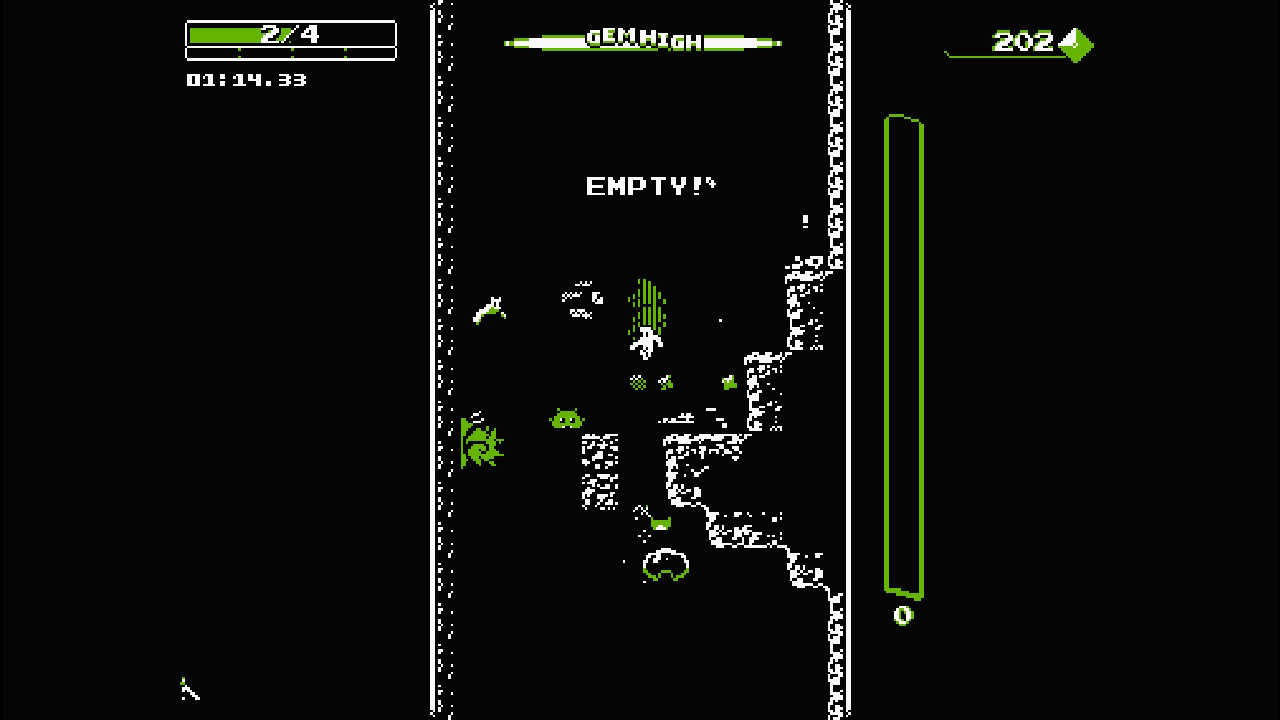Click the mouse cursor arrow at bottom left

tap(188, 690)
